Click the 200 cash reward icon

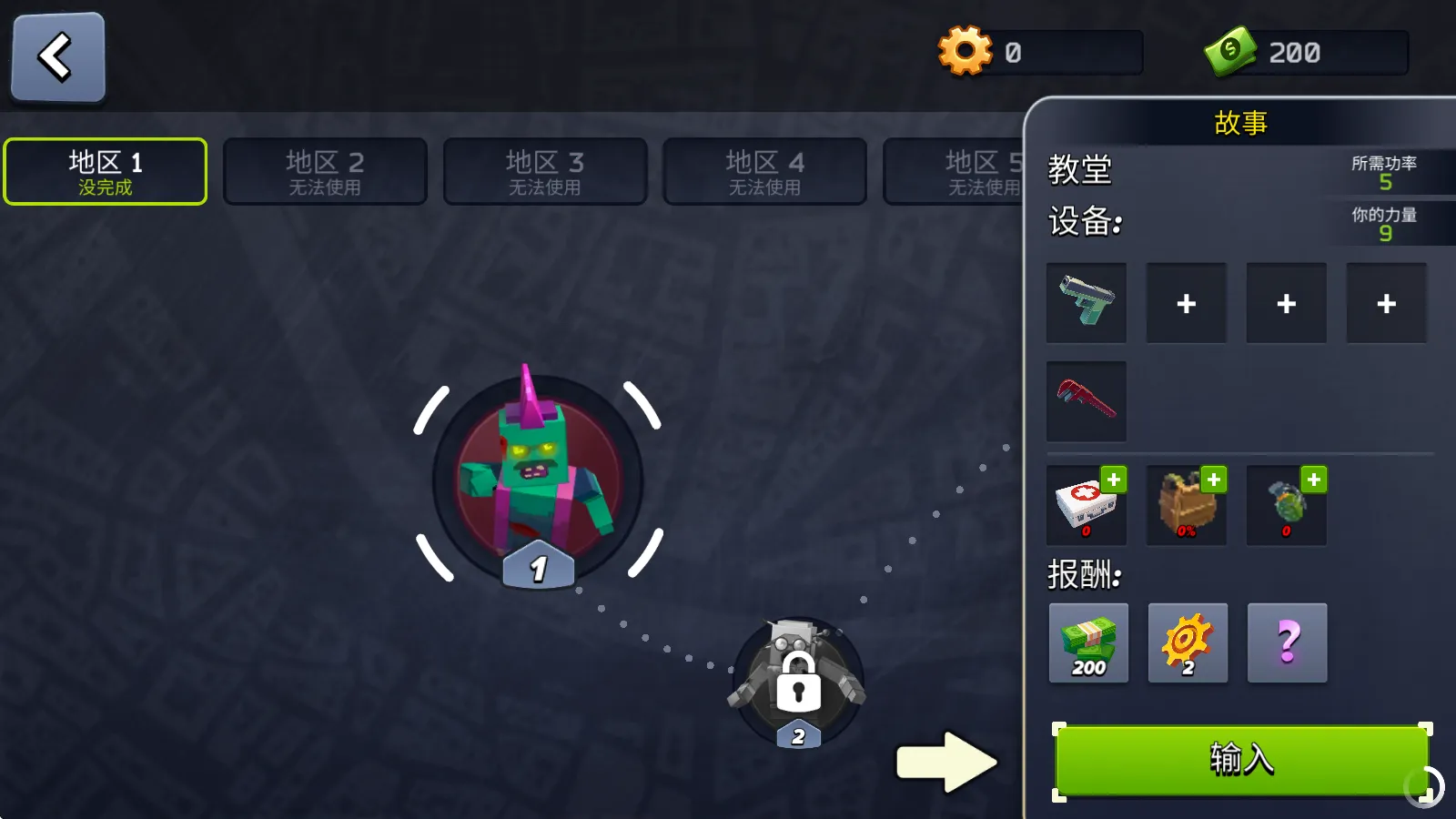click(x=1088, y=643)
